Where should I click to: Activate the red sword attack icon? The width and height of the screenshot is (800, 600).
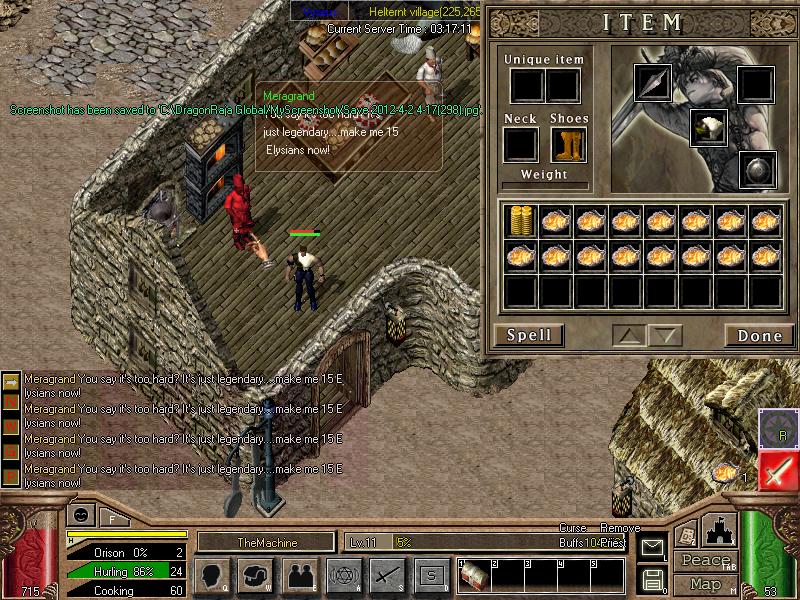(x=778, y=471)
